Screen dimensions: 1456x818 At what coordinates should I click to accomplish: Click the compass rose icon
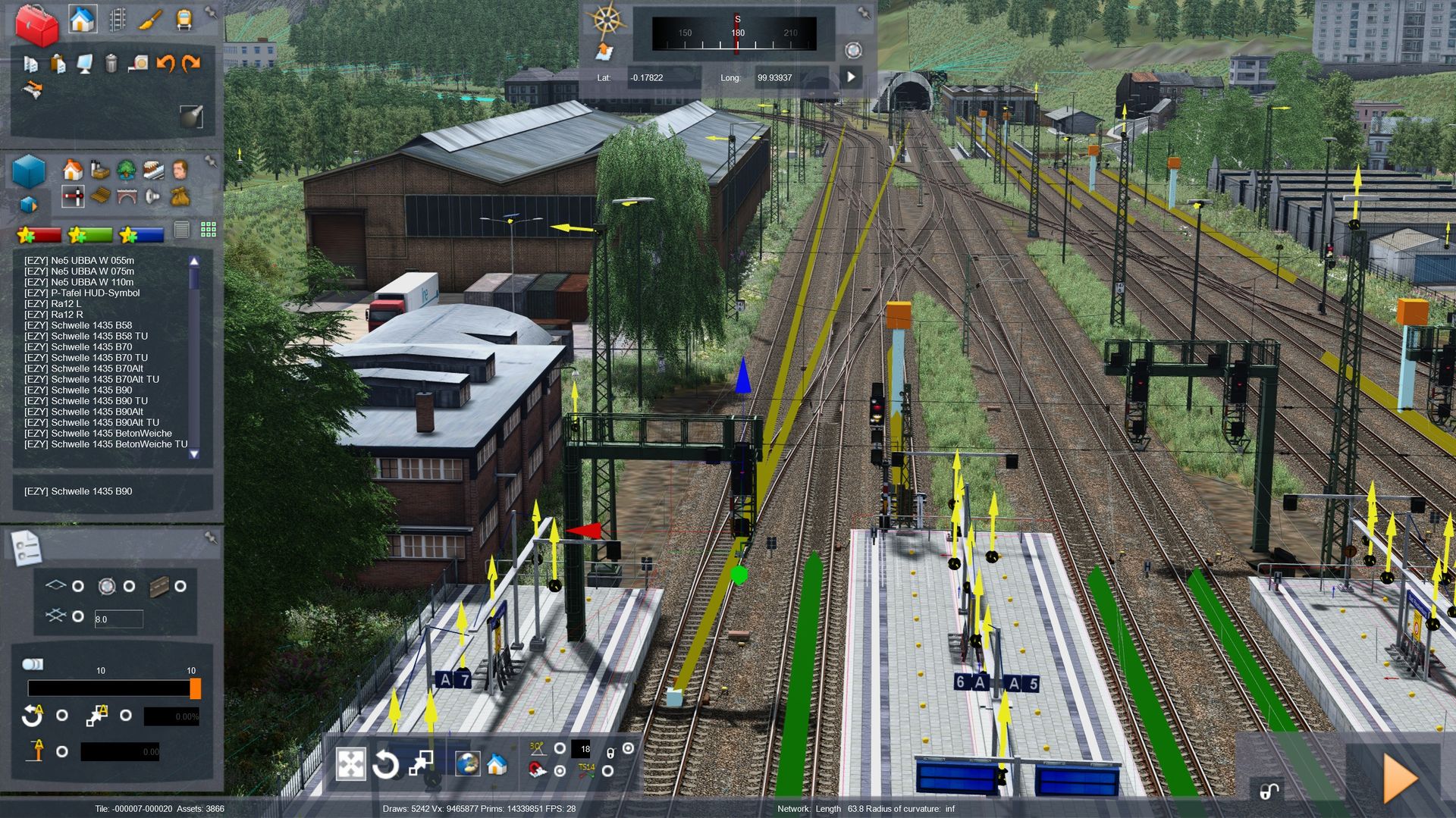pos(607,20)
